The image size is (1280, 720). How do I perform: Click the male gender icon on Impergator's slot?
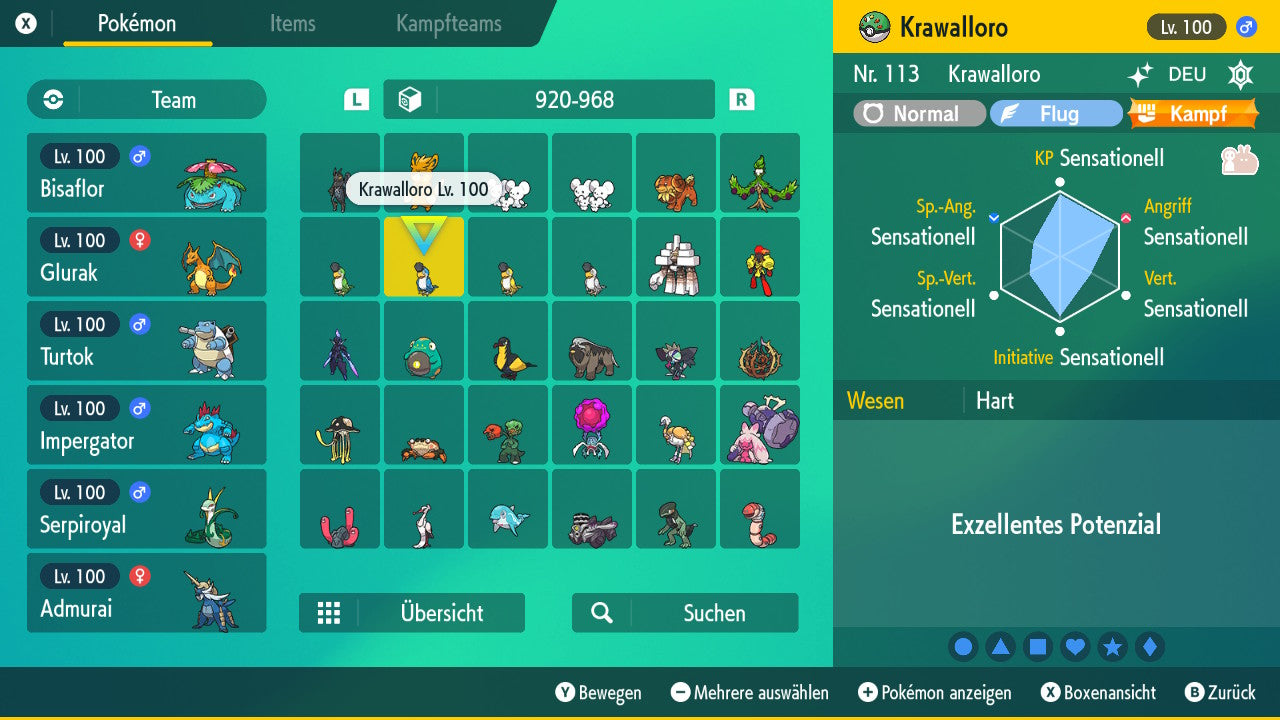(x=138, y=408)
